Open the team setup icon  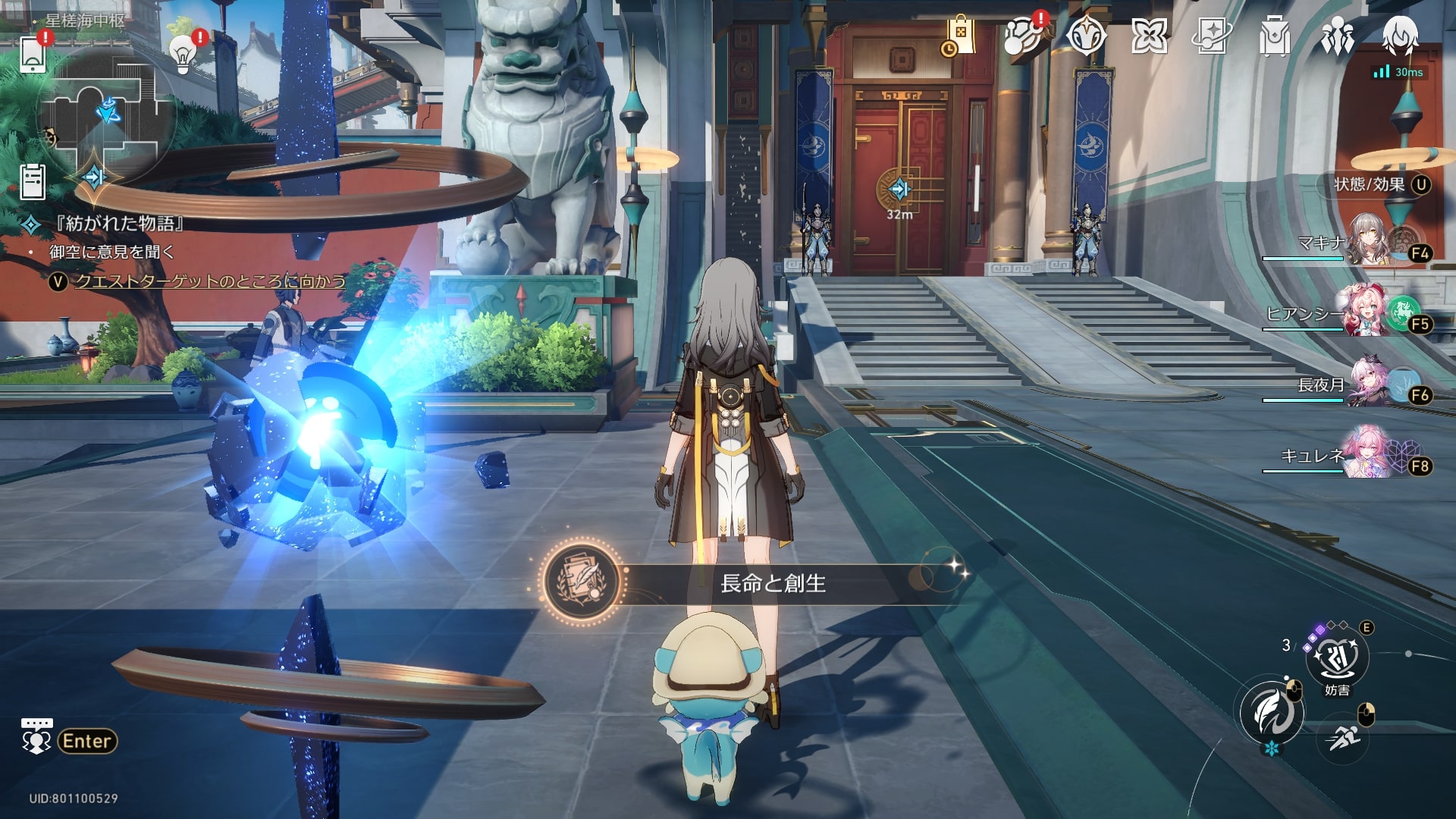coord(1337,36)
